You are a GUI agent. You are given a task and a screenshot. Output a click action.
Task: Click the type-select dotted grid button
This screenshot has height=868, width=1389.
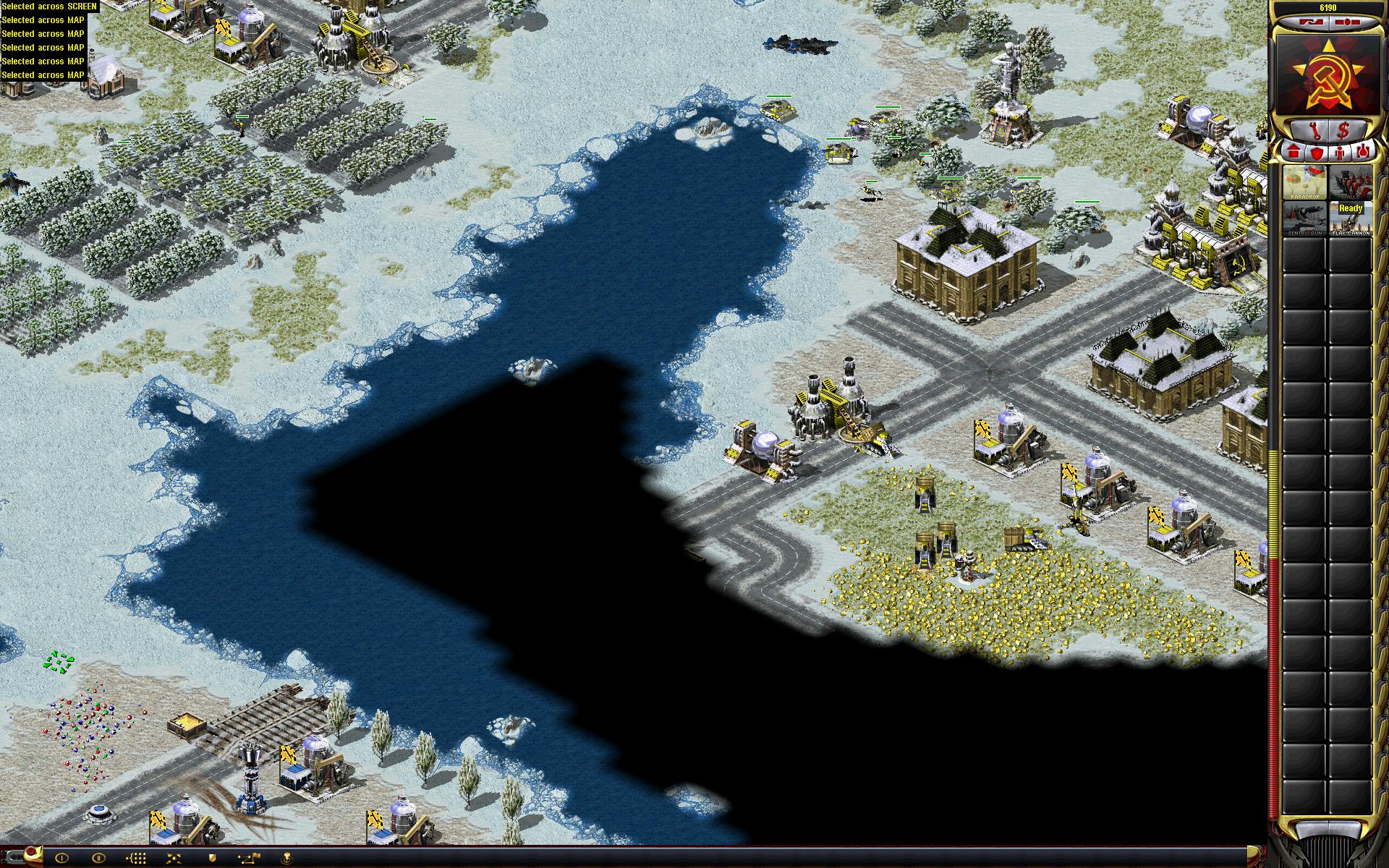[x=137, y=857]
